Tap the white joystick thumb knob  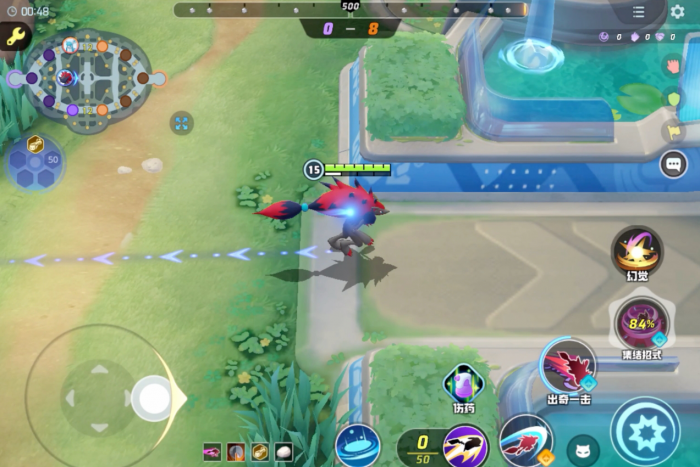tap(154, 398)
